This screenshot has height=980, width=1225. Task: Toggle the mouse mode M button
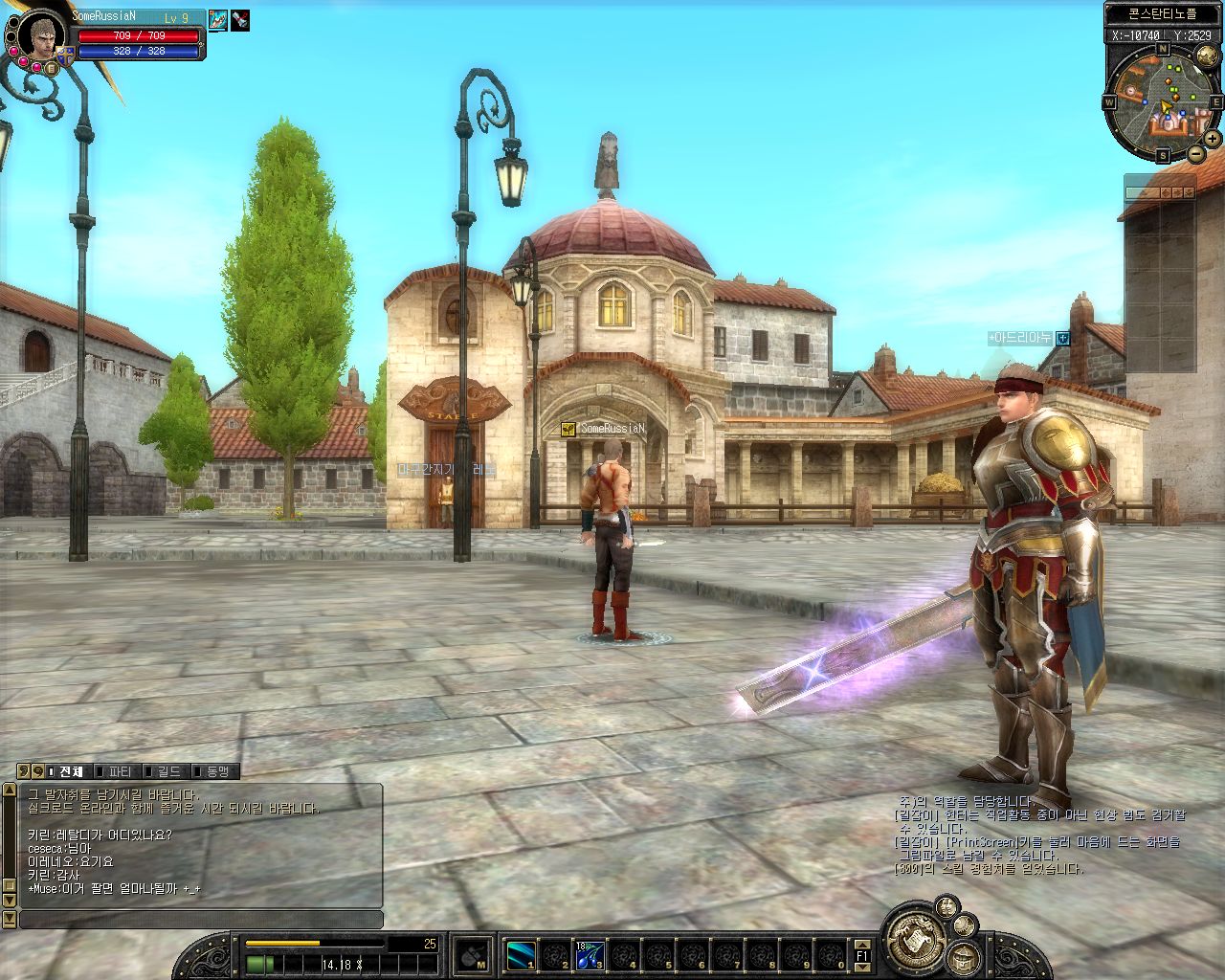point(471,954)
